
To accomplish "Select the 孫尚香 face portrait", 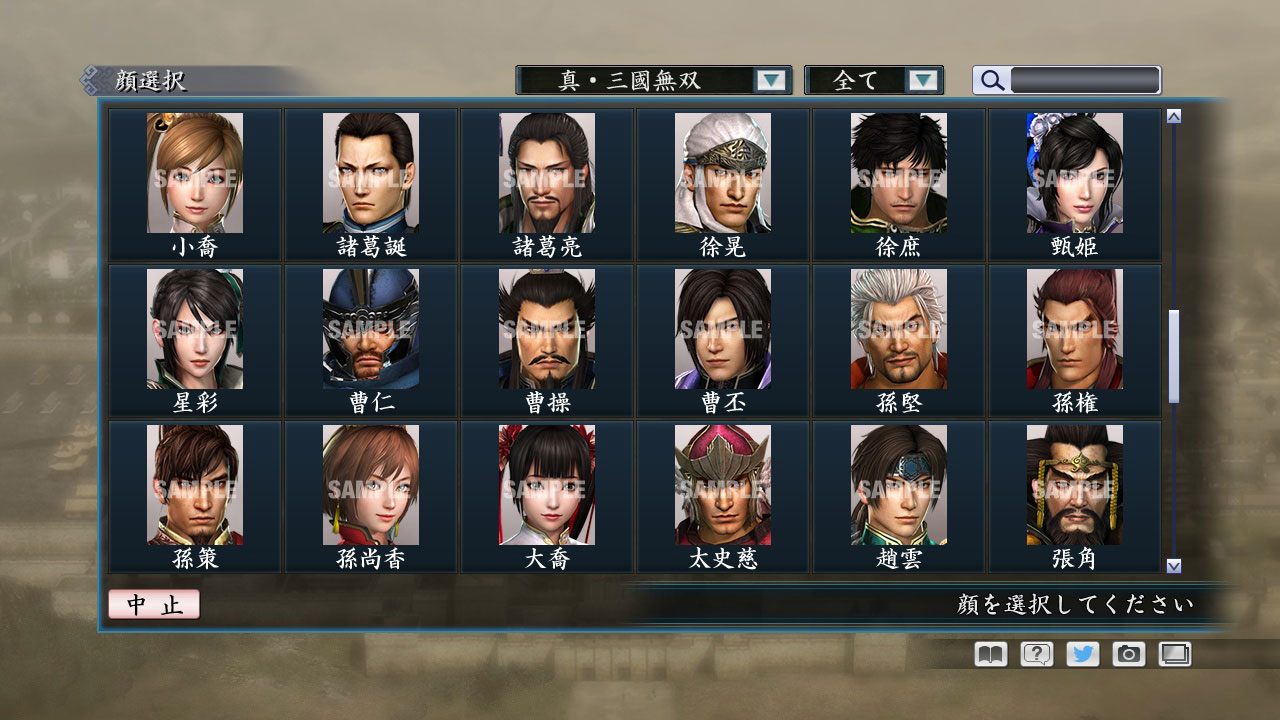I will coord(371,484).
